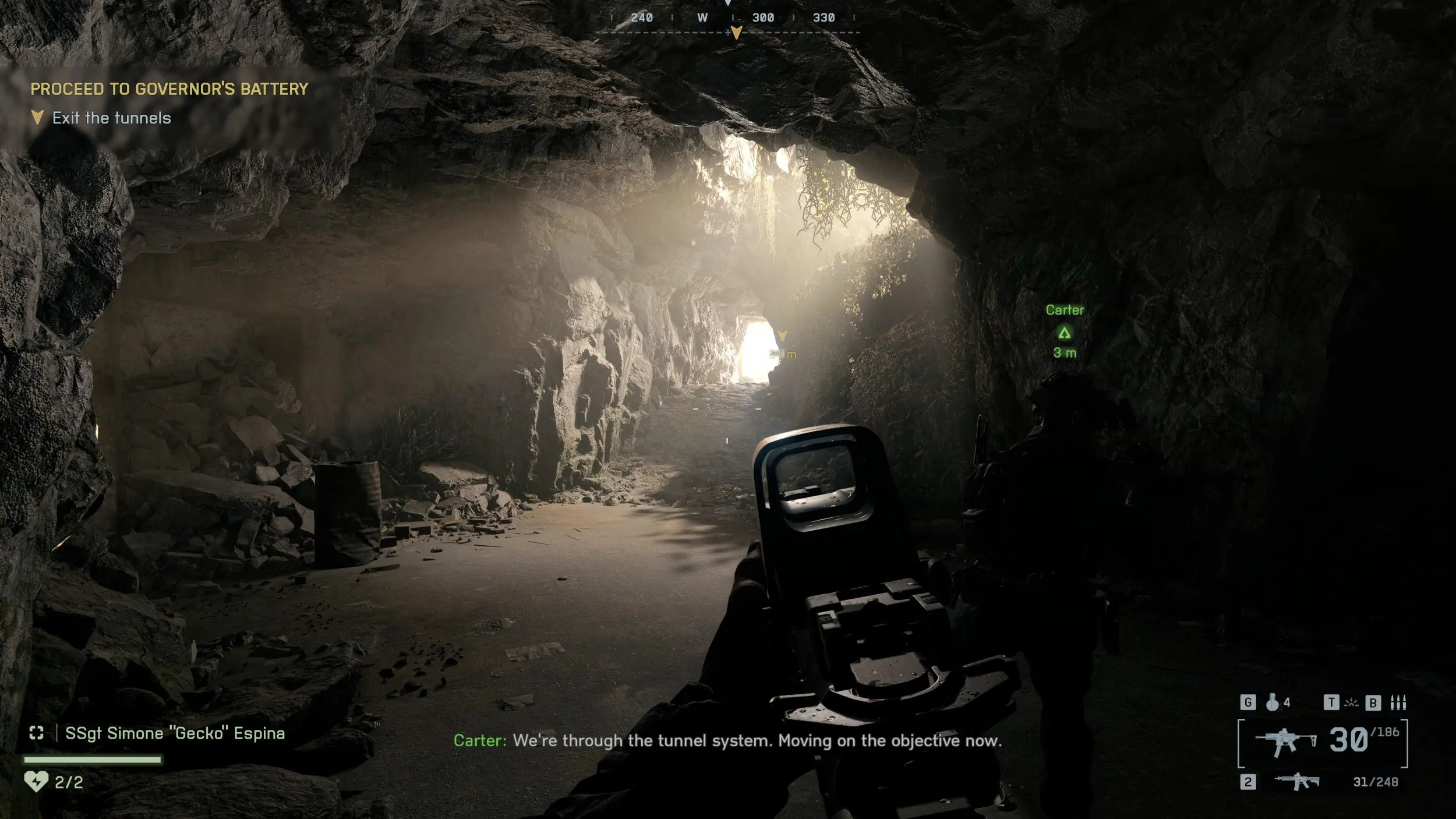Image resolution: width=1456 pixels, height=819 pixels.
Task: Click the three-bullet fire mode icon
Action: 1398,703
